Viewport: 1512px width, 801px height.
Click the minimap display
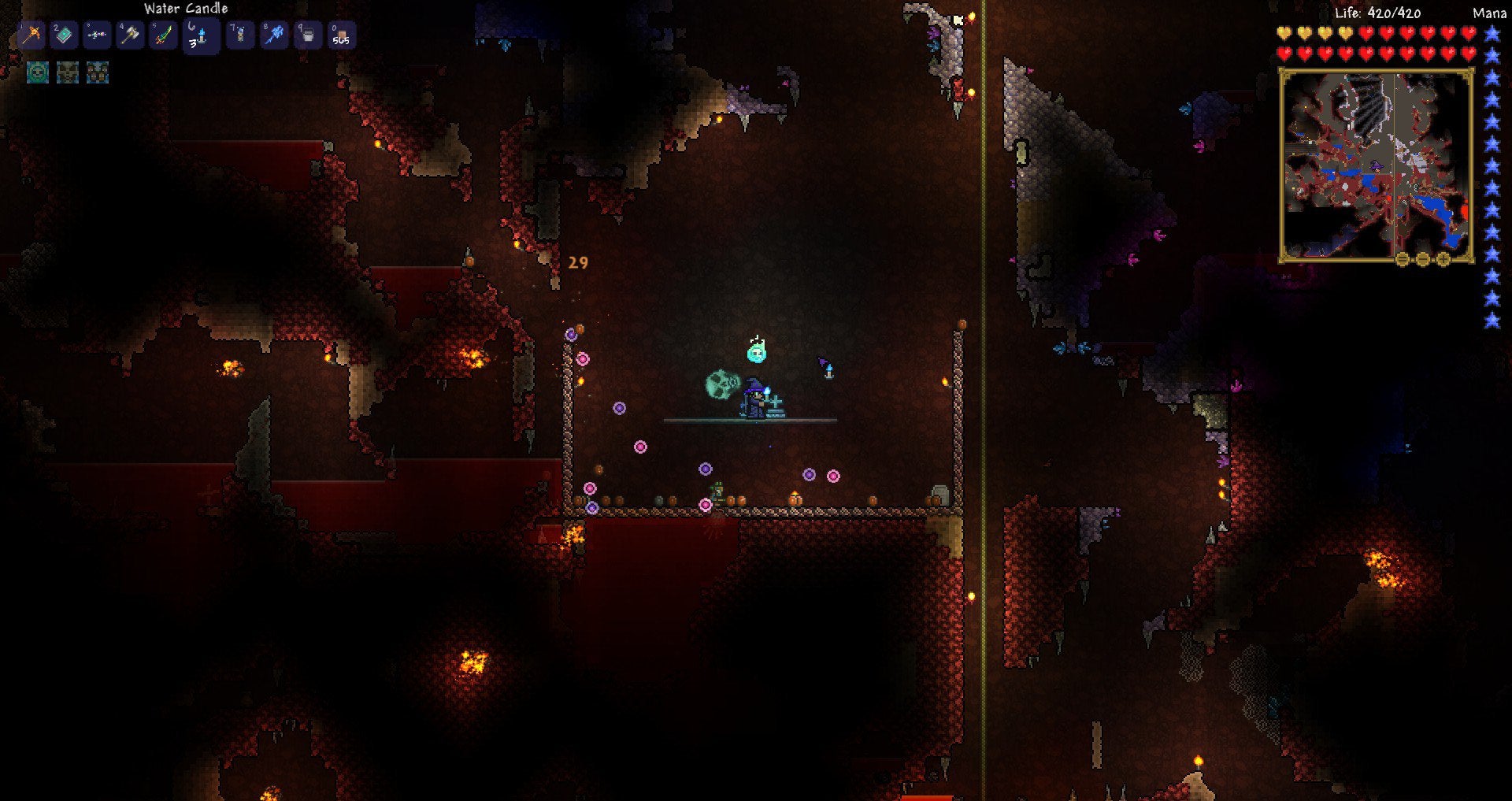click(x=1376, y=164)
